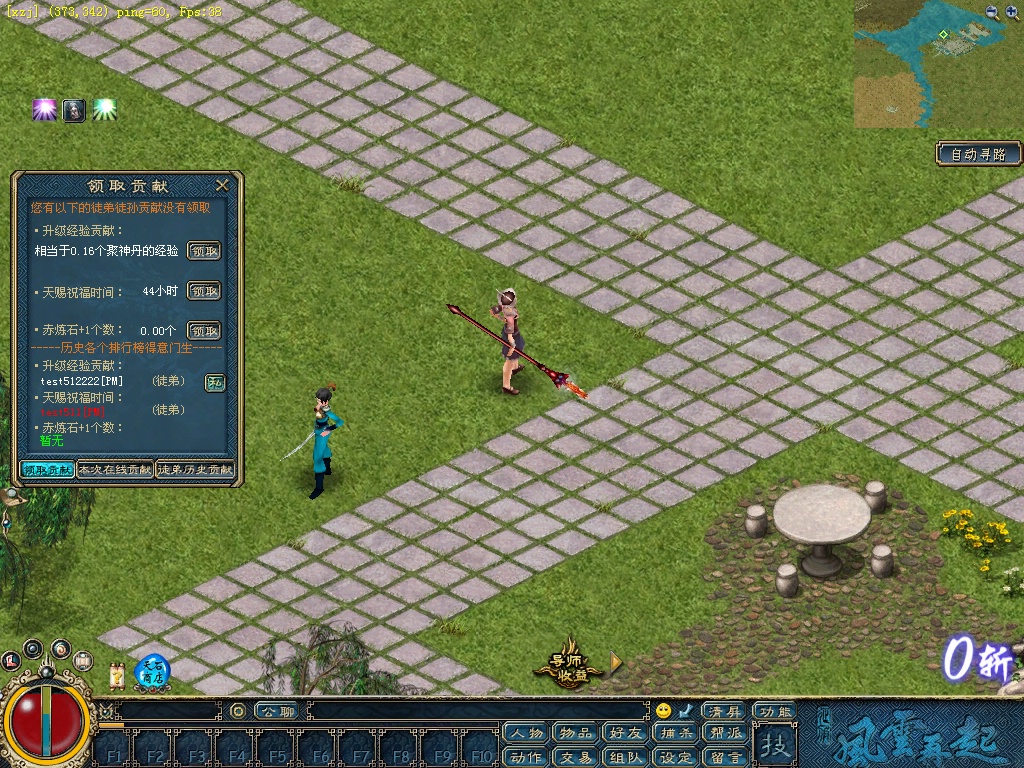Zoom in the minimap with the plus magnifier

tap(1012, 12)
